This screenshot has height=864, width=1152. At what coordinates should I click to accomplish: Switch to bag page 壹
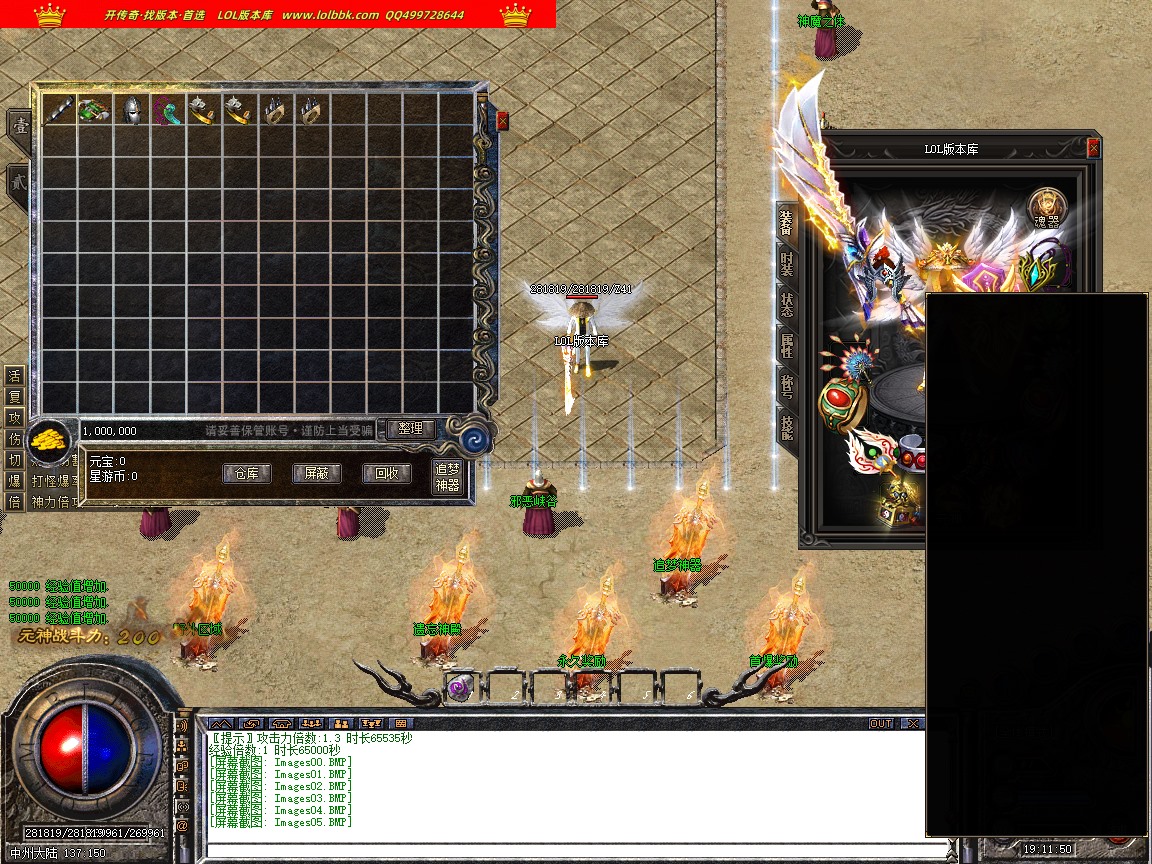[19, 127]
